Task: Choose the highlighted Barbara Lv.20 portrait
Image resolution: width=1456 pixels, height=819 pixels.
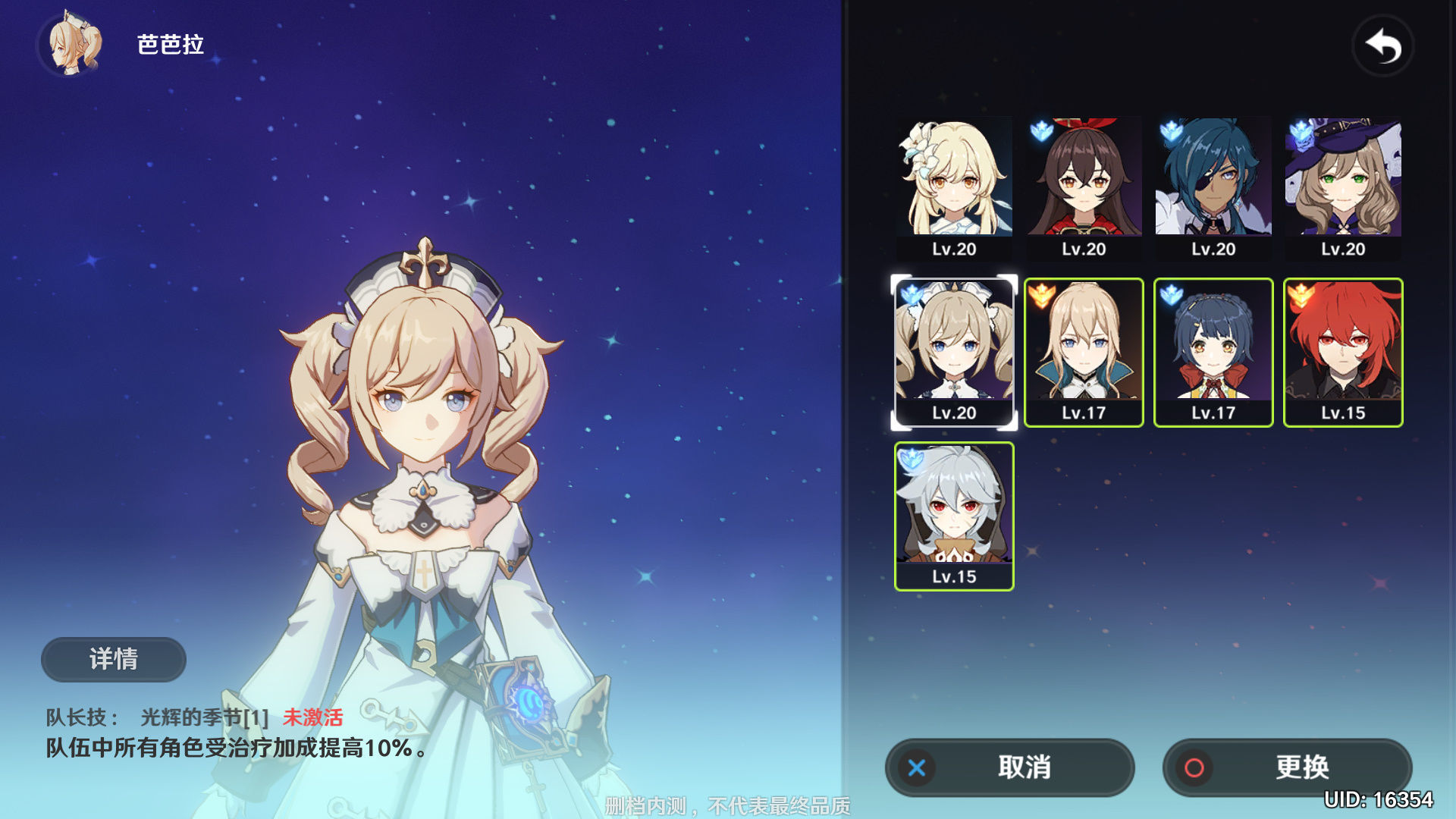Action: coord(954,352)
